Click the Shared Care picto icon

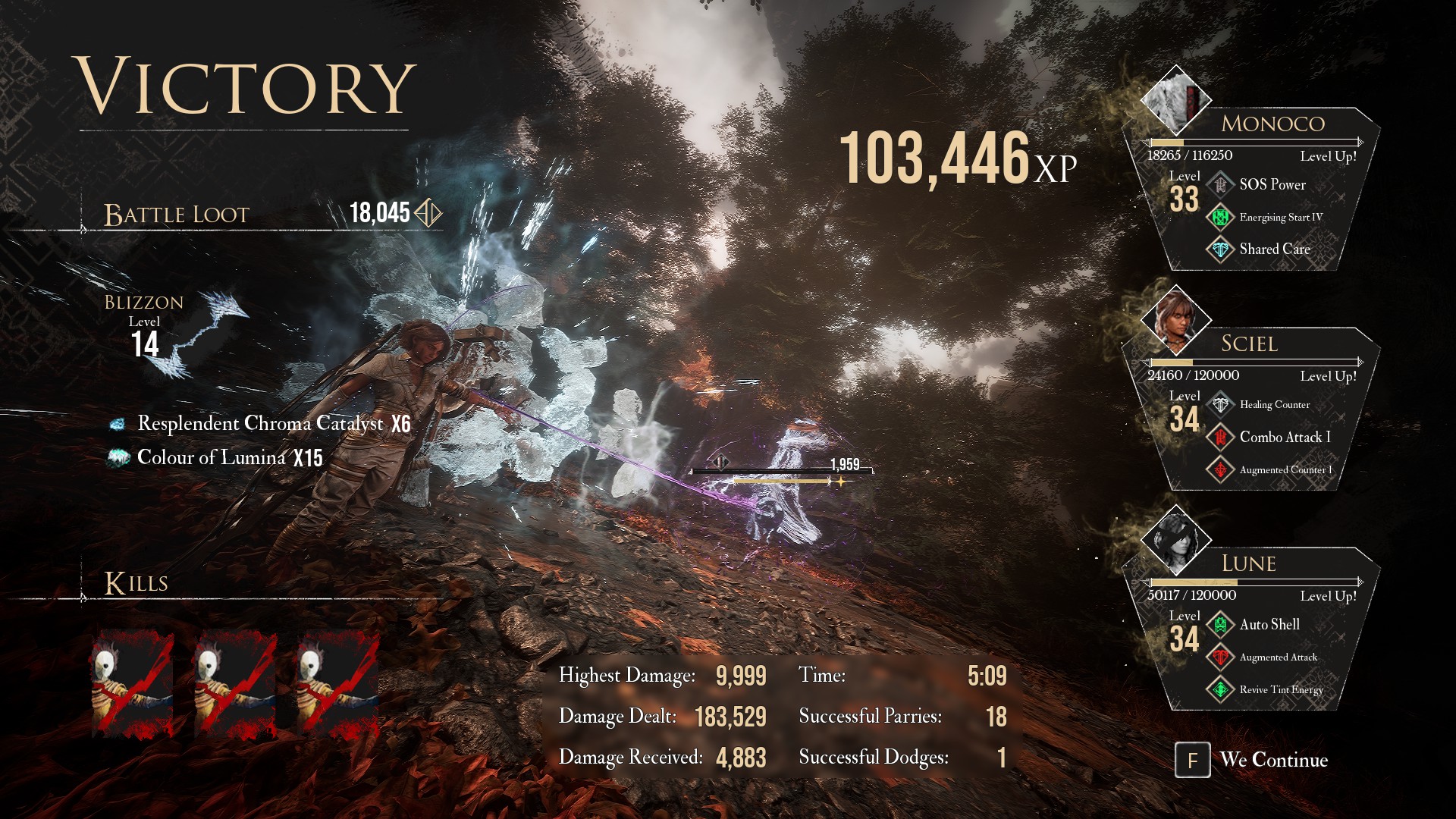[x=1220, y=249]
